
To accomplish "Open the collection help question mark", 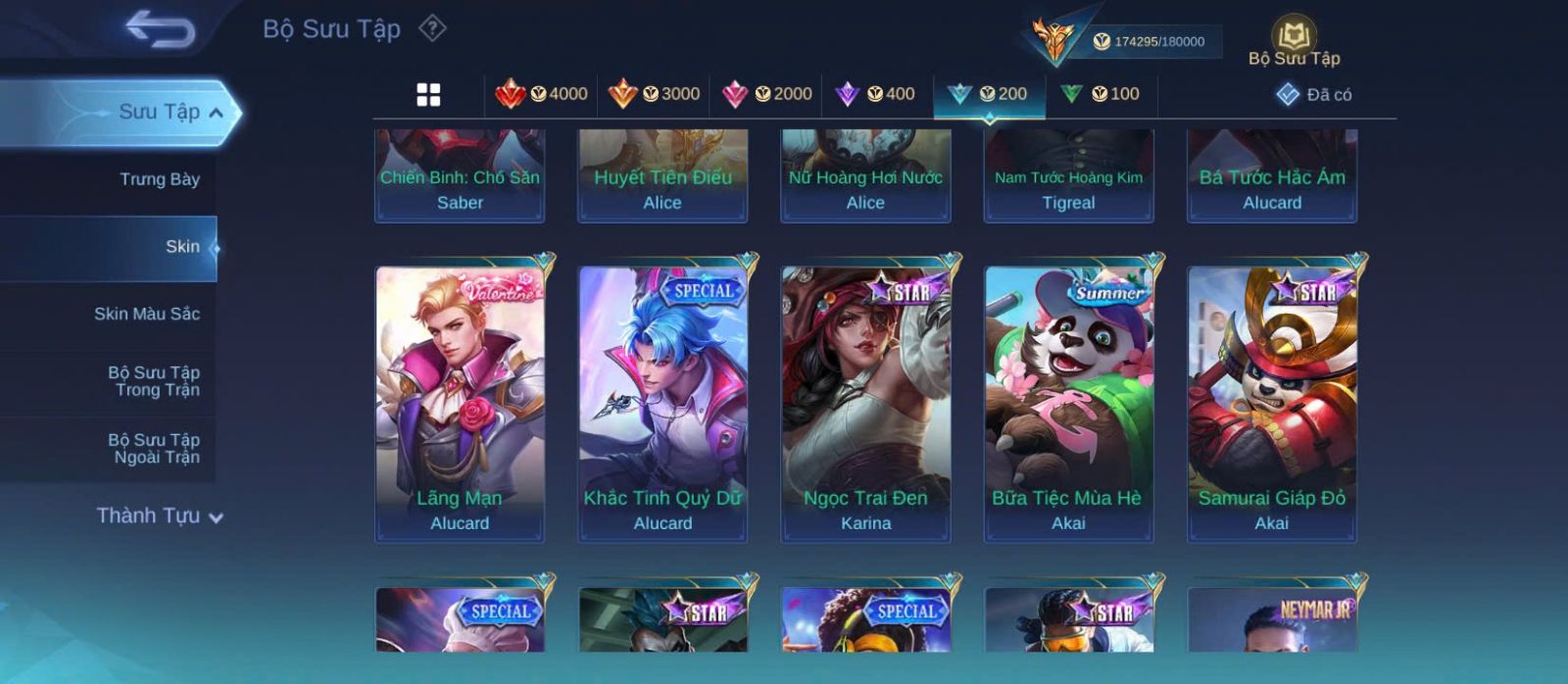I will click(x=432, y=28).
